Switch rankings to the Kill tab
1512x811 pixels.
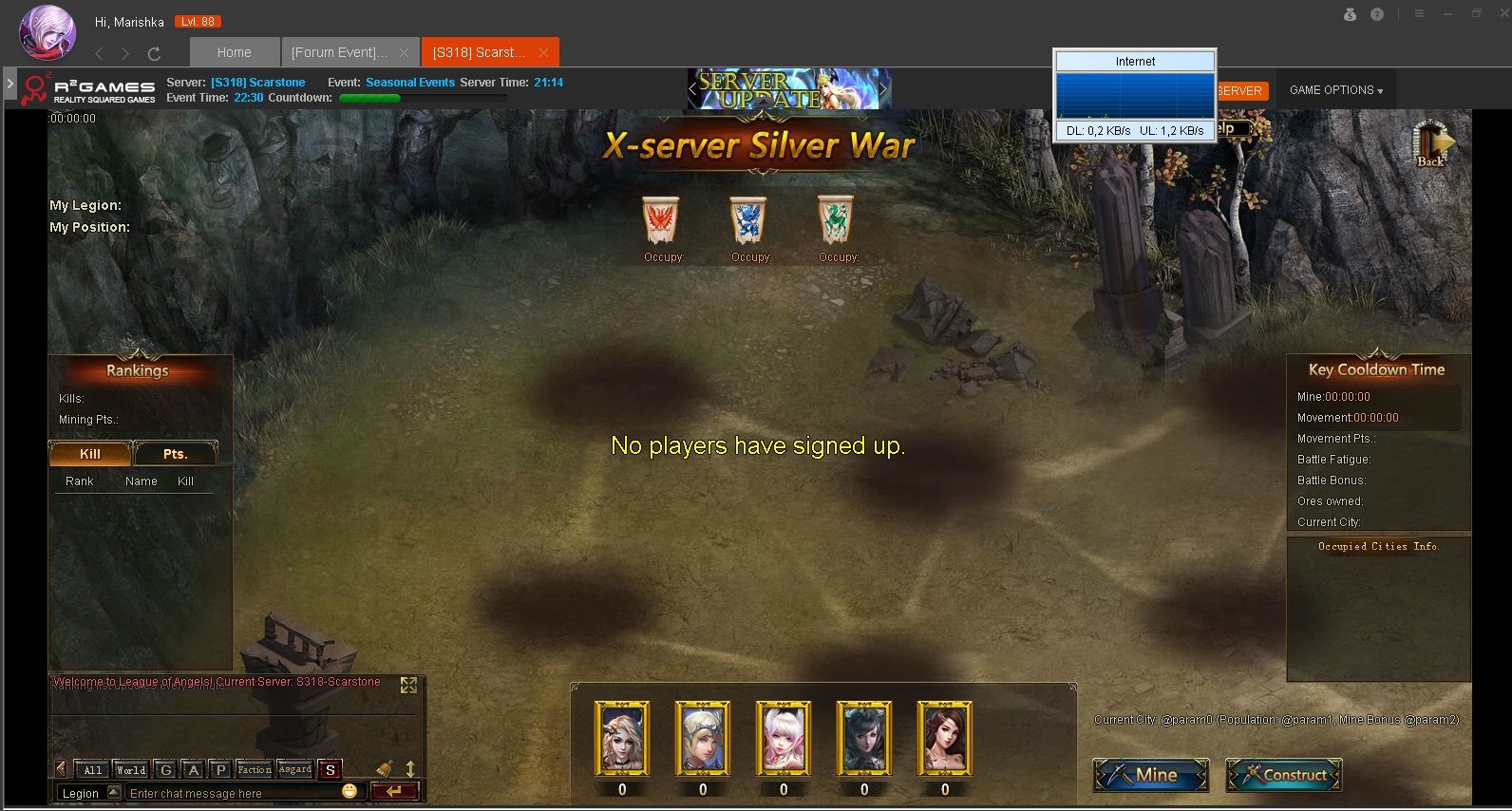pos(90,454)
